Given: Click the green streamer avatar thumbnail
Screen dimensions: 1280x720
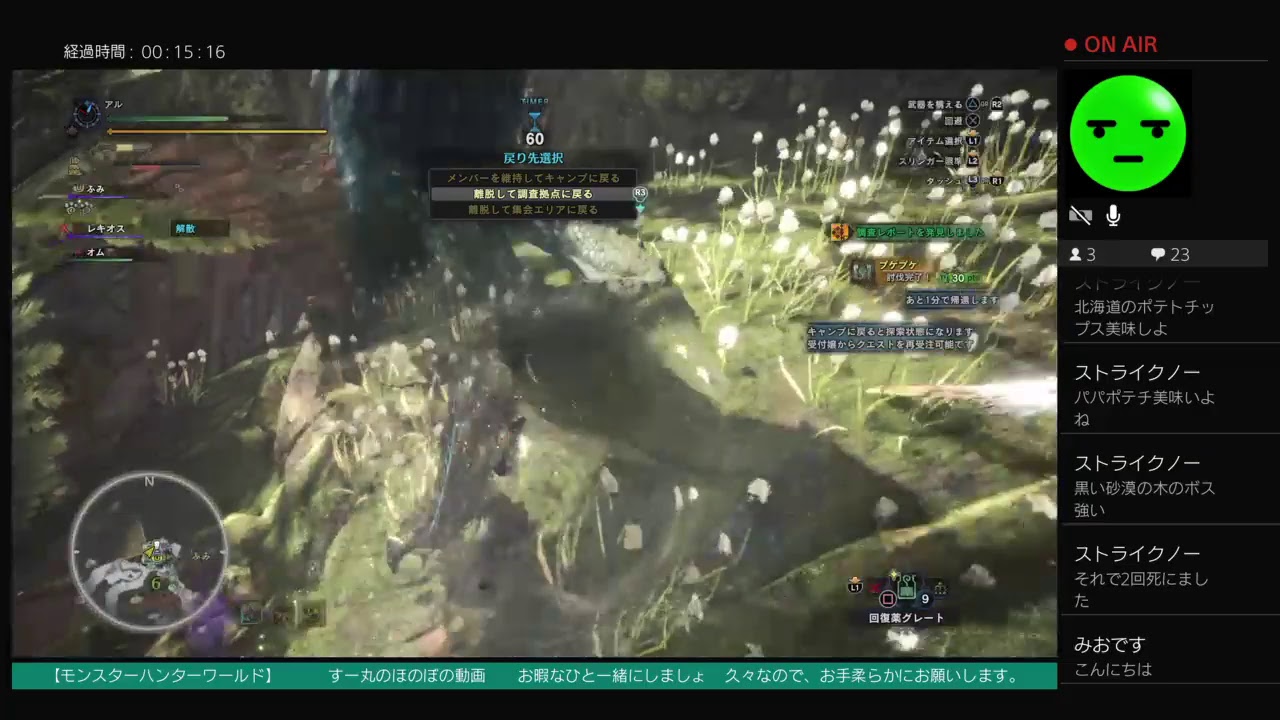Looking at the screenshot, I should pos(1128,133).
